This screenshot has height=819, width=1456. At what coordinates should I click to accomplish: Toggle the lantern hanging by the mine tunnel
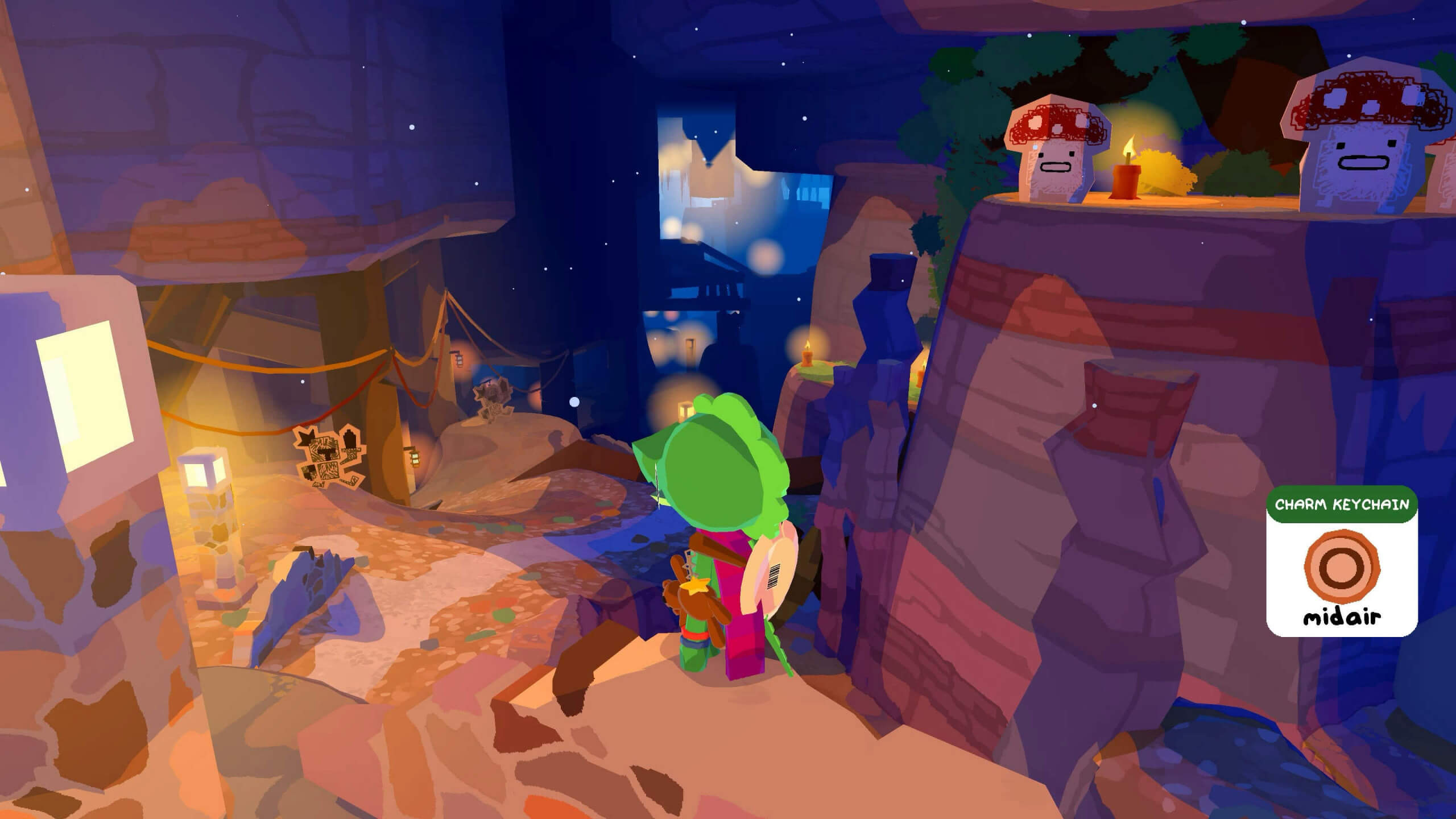point(459,359)
